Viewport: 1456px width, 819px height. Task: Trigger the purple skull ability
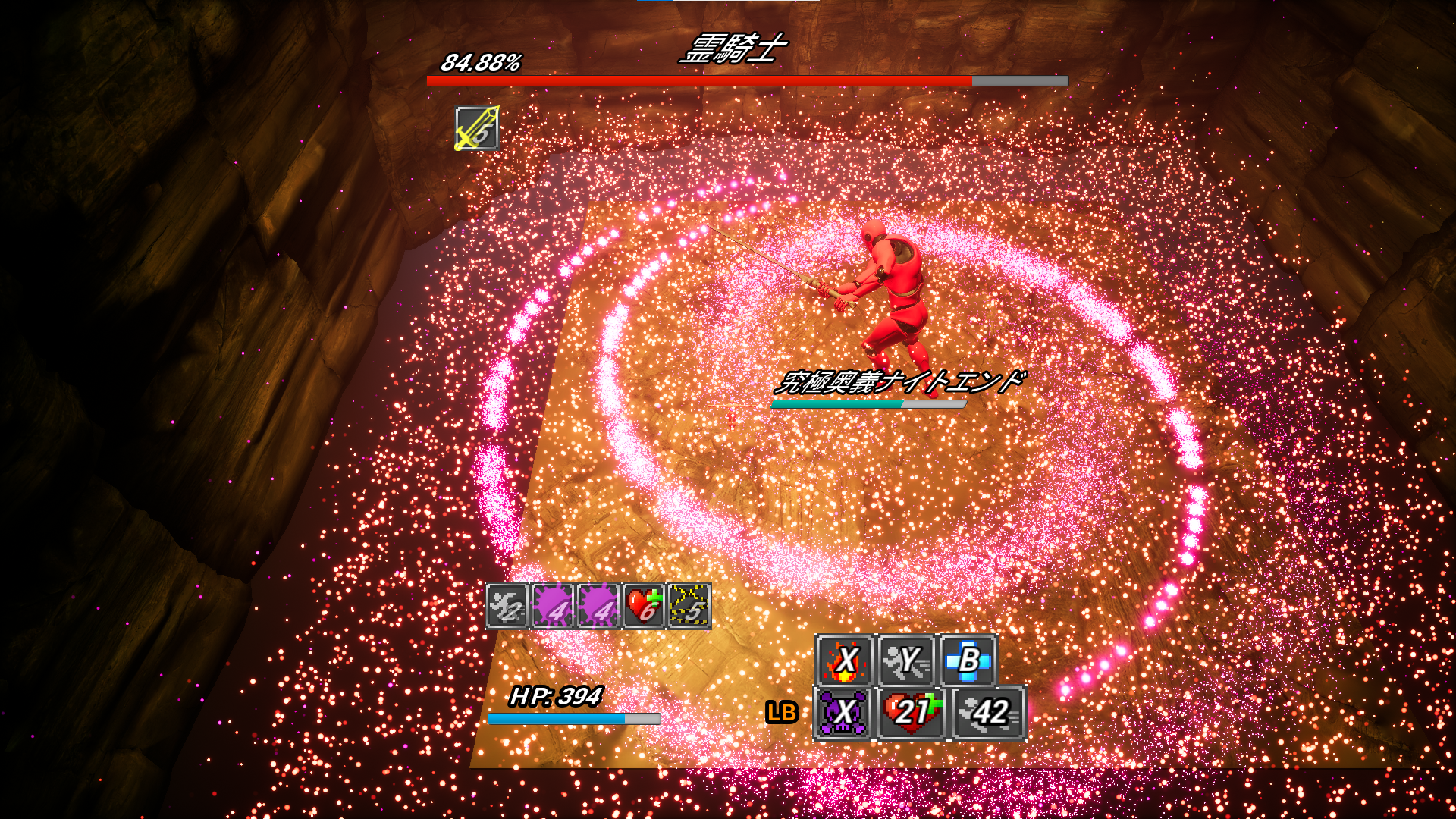tap(844, 713)
